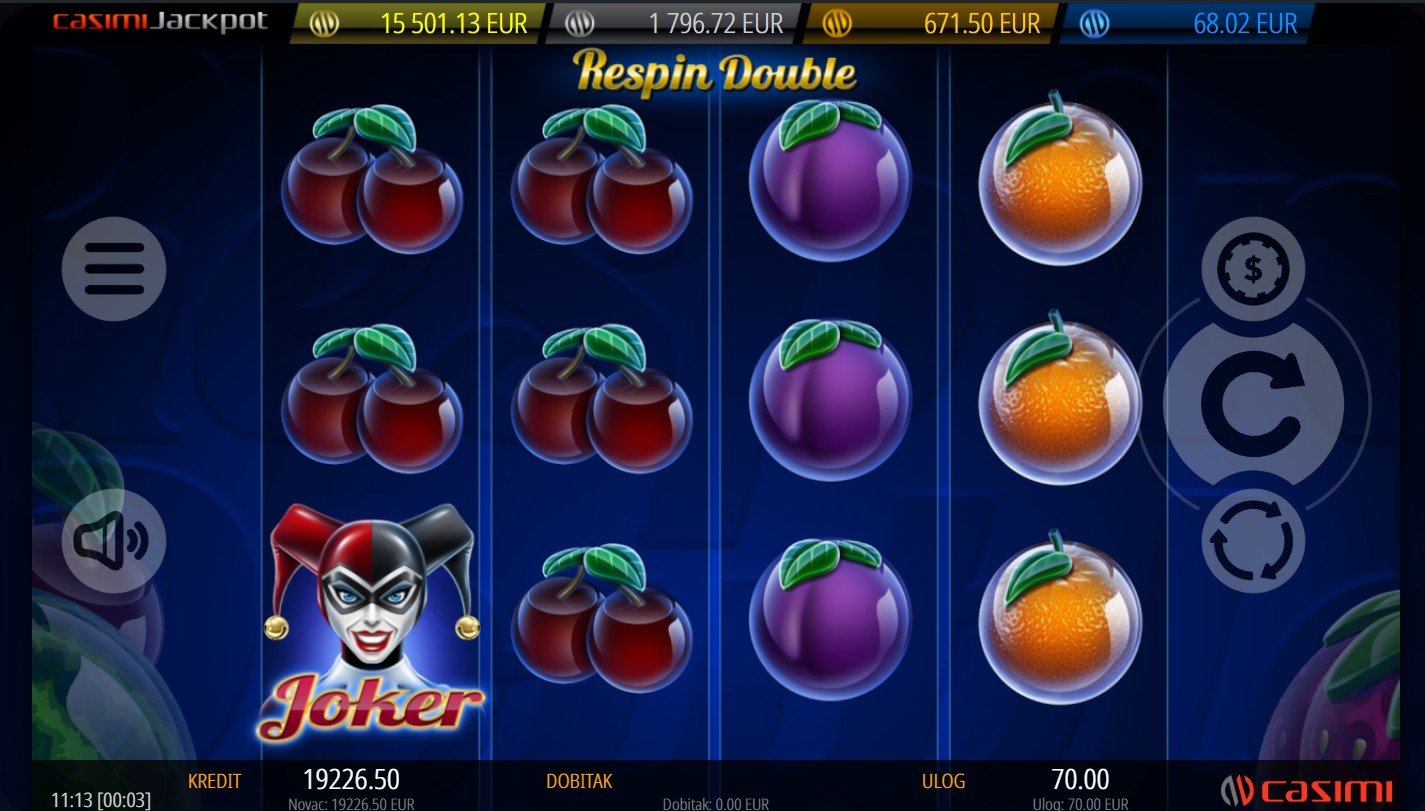
Task: Click the Casimi Jackpot logo
Action: tap(160, 21)
